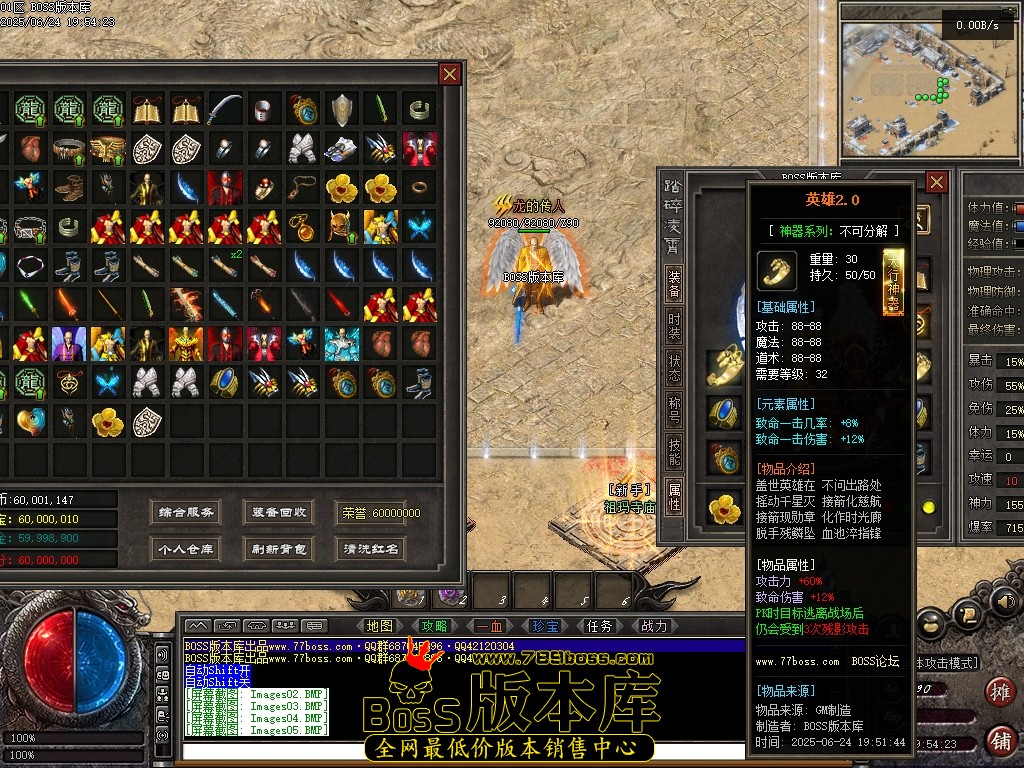Switch to the 装备 equipment tab
This screenshot has width=1024, height=768.
pos(675,284)
